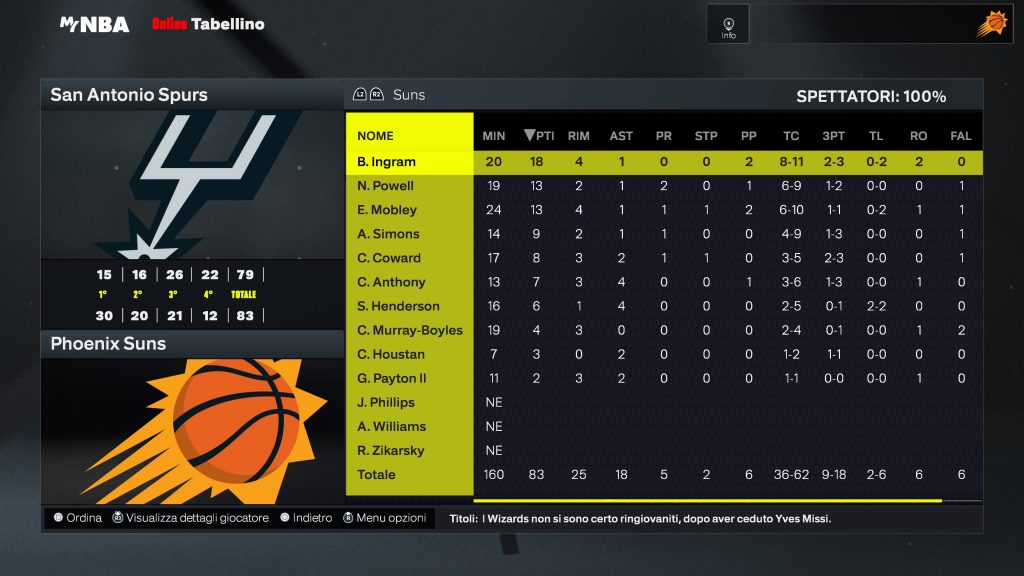This screenshot has height=576, width=1024.
Task: Sort players by MIN column header
Action: [494, 136]
